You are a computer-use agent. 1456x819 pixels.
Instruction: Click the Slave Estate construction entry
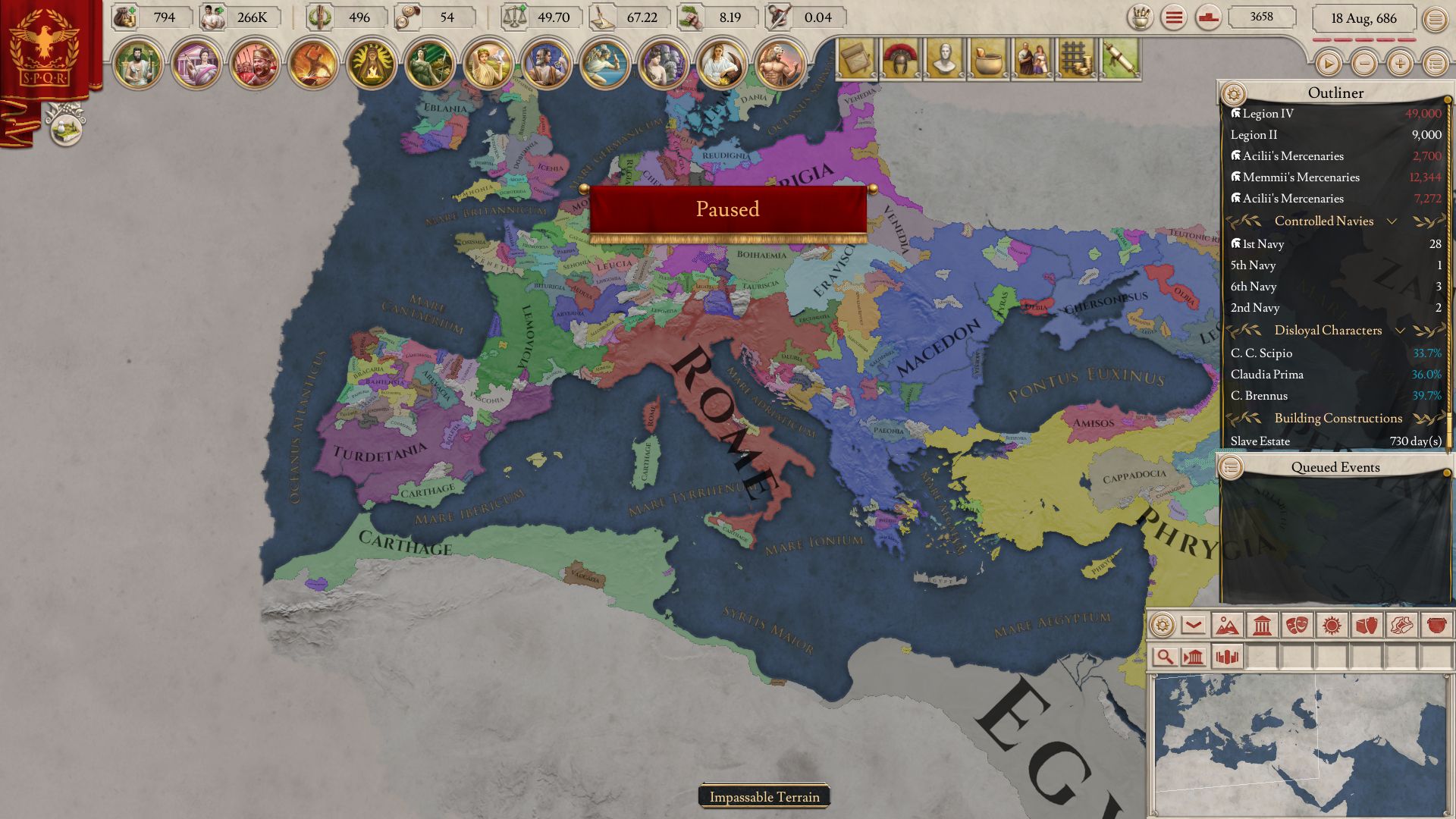[x=1260, y=441]
